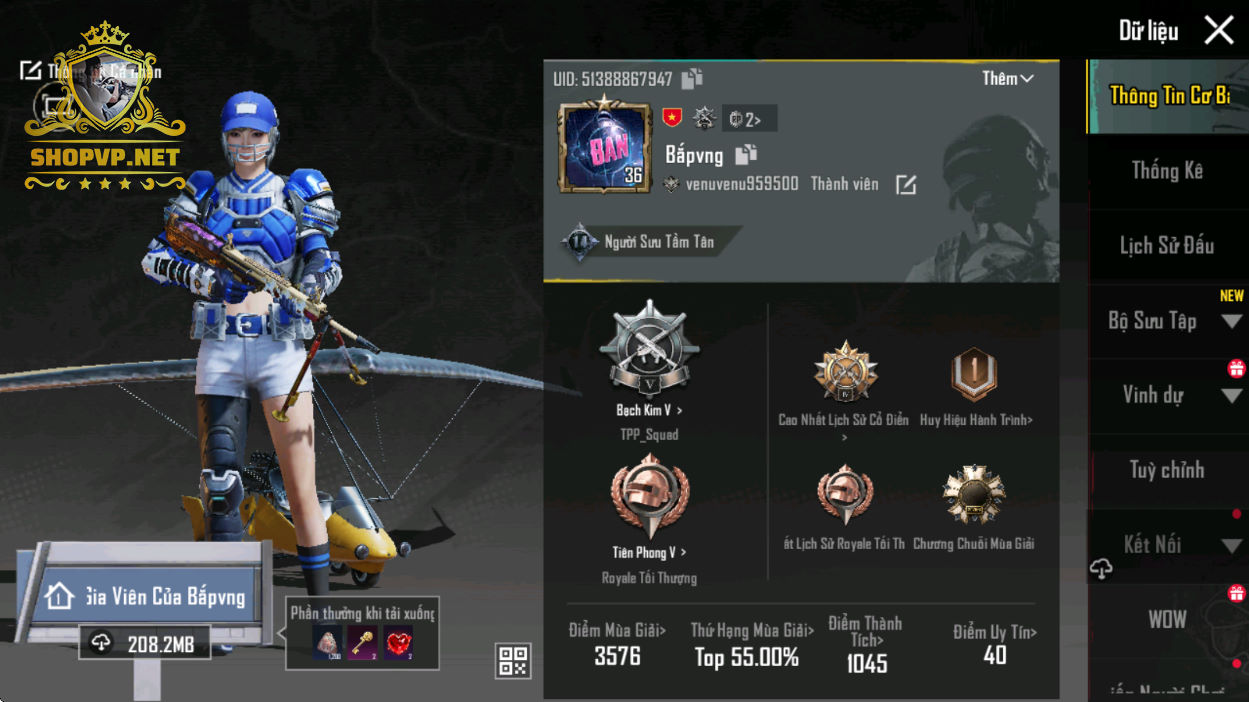Expand the Vinh dự section
The height and width of the screenshot is (702, 1249).
click(1231, 396)
